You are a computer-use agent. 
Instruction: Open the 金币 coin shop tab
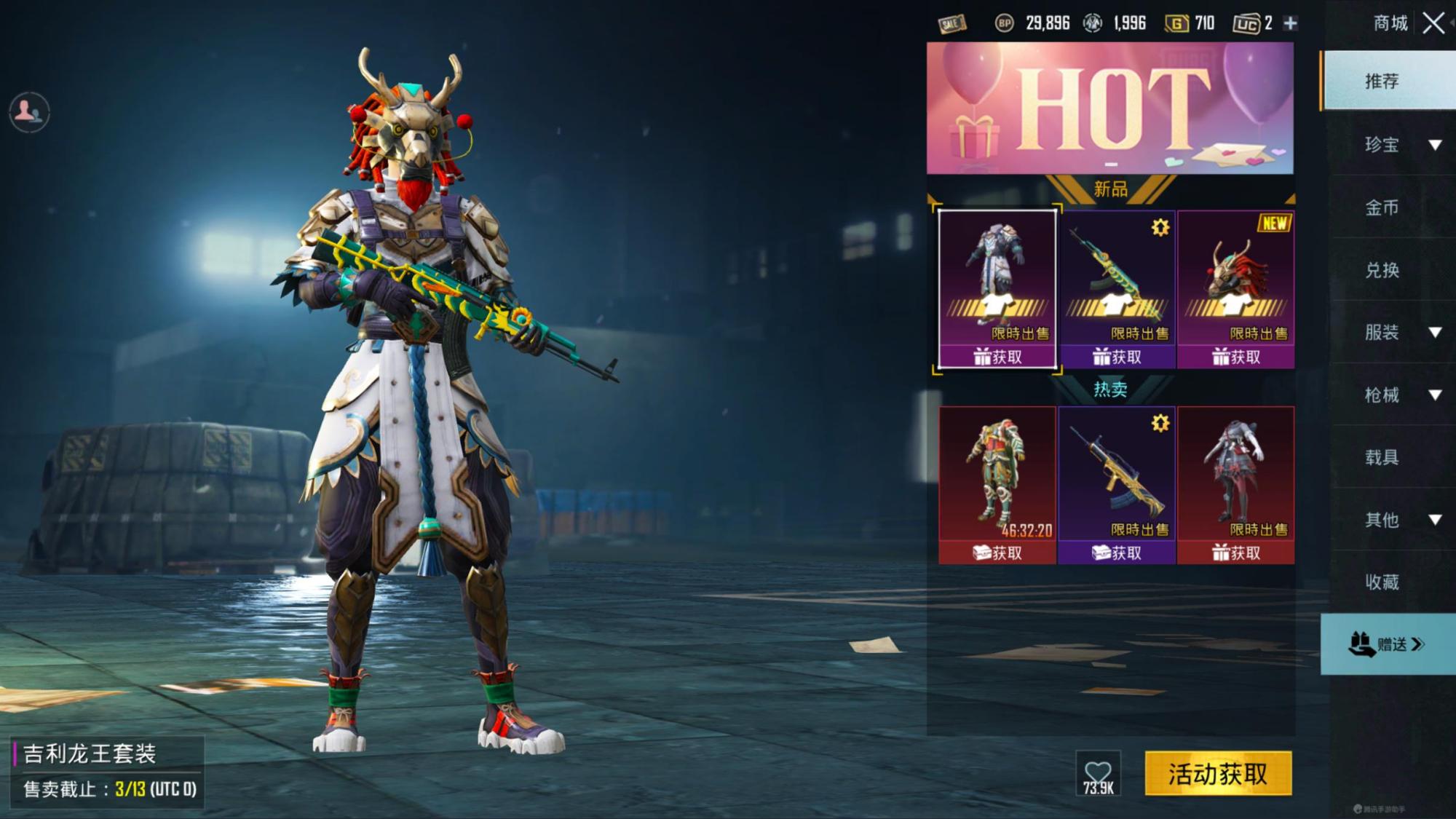pos(1382,207)
